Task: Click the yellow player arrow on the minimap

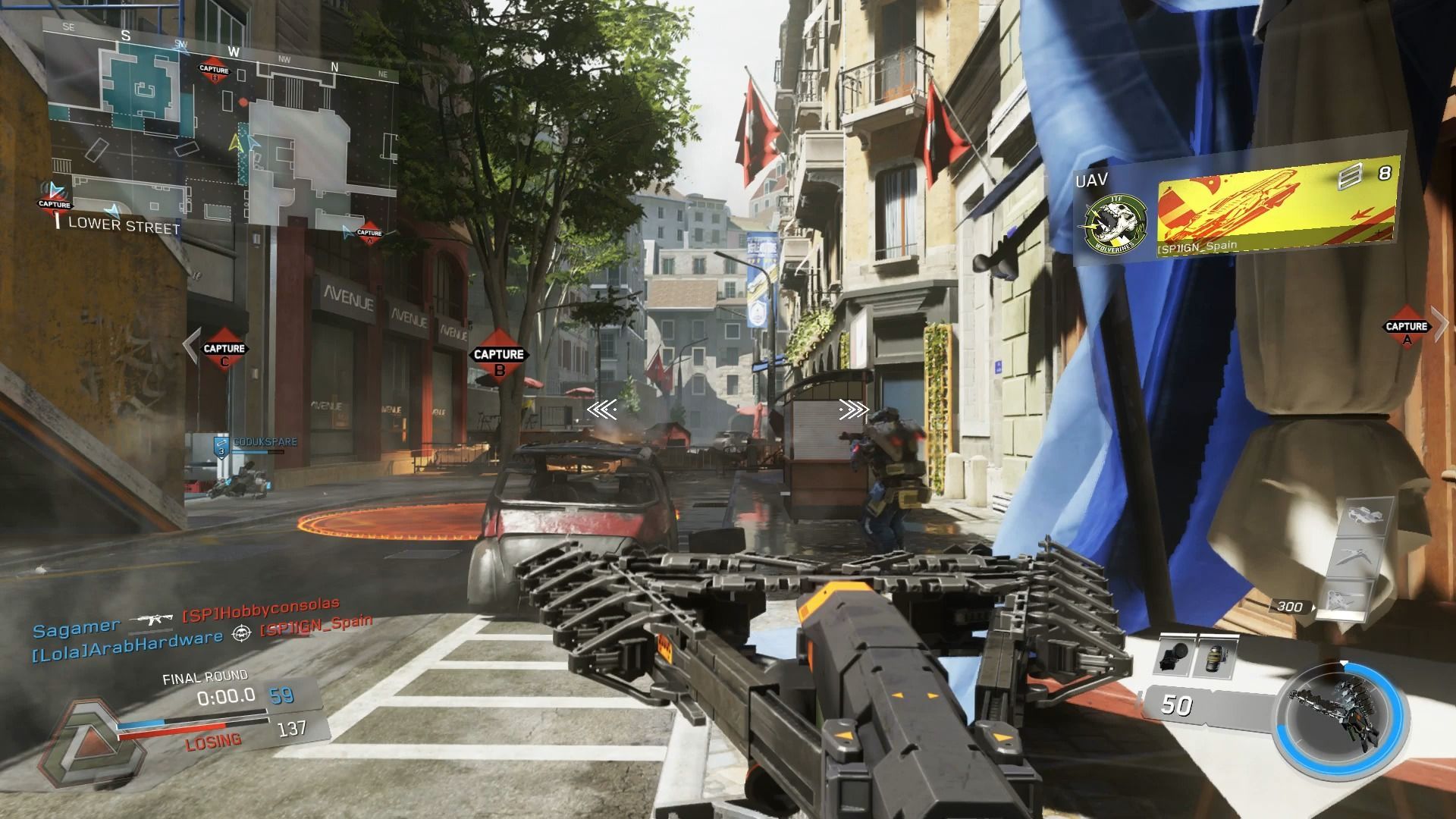Action: (237, 141)
